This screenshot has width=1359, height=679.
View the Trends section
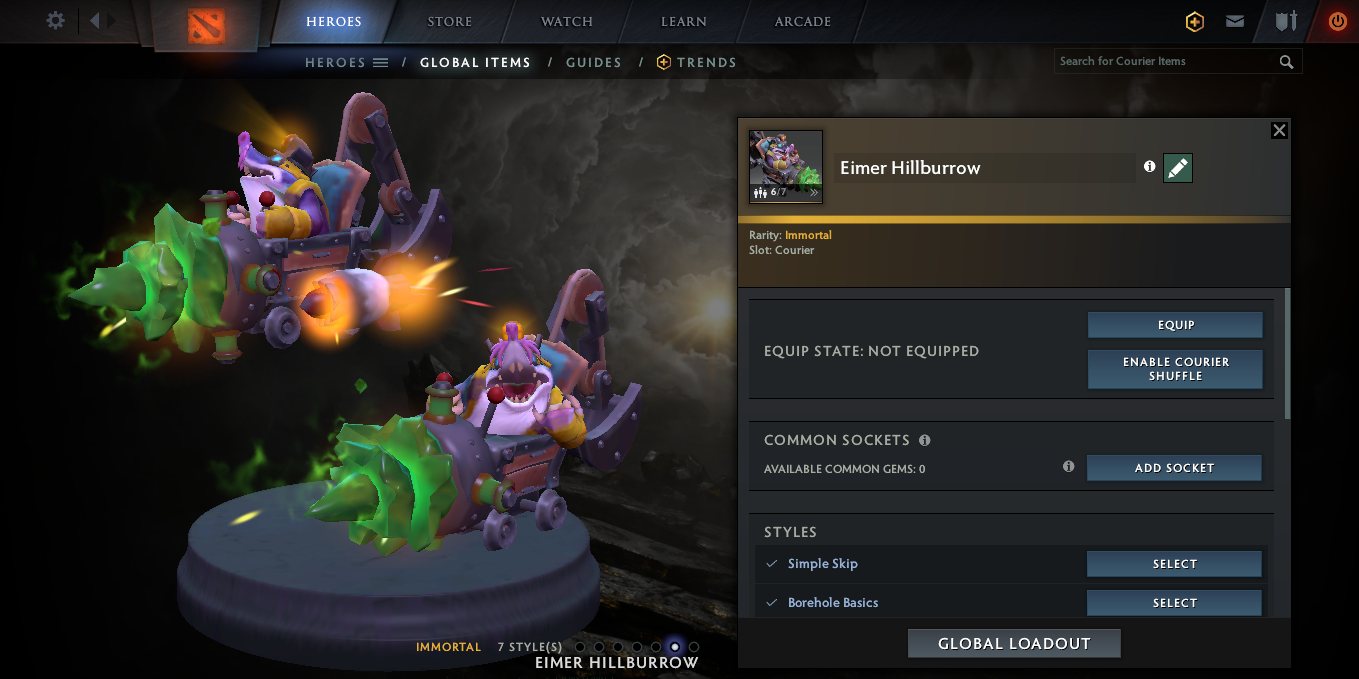coord(697,63)
